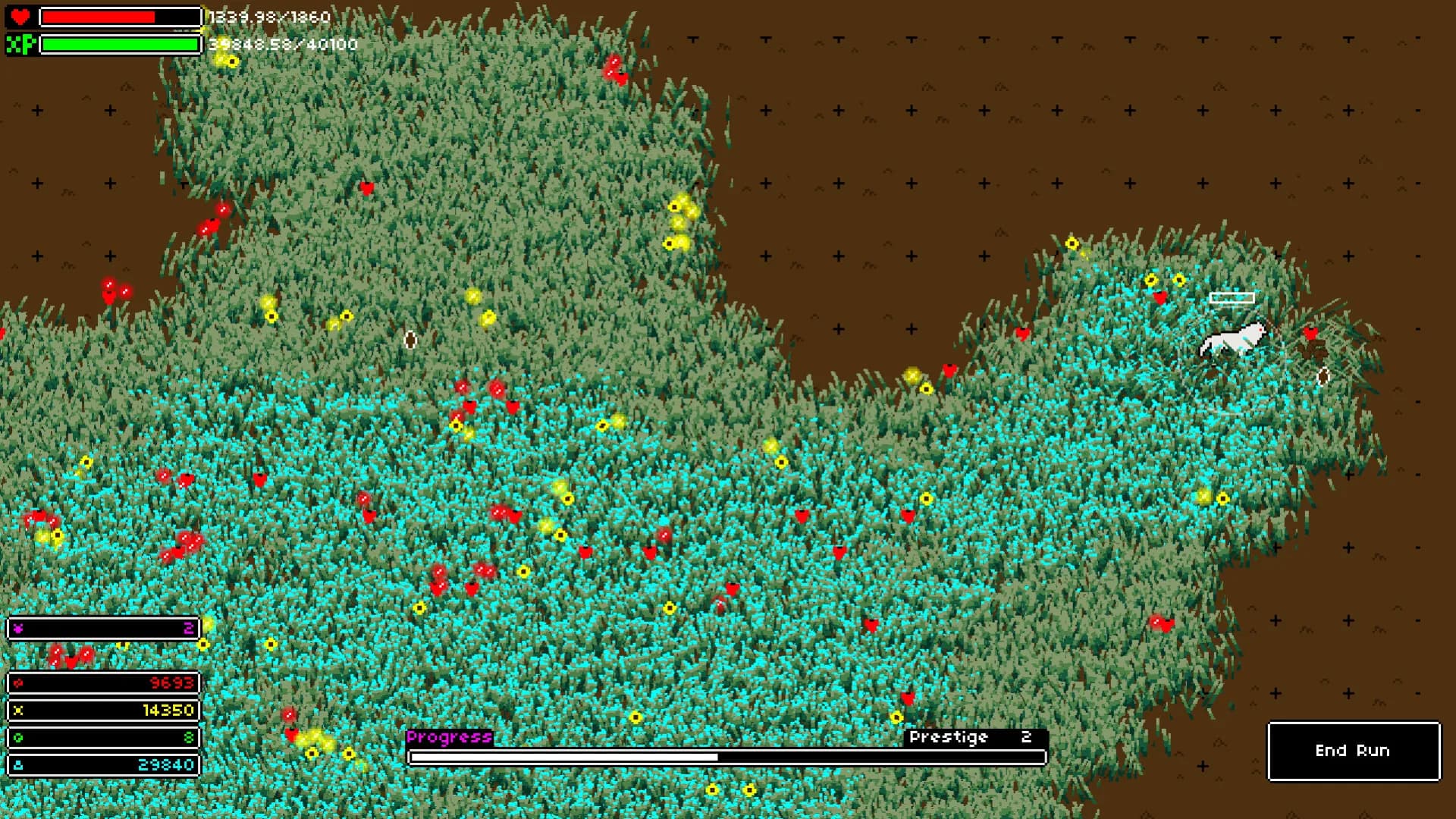Click the red heart health icon
The height and width of the screenshot is (819, 1456).
pos(20,16)
